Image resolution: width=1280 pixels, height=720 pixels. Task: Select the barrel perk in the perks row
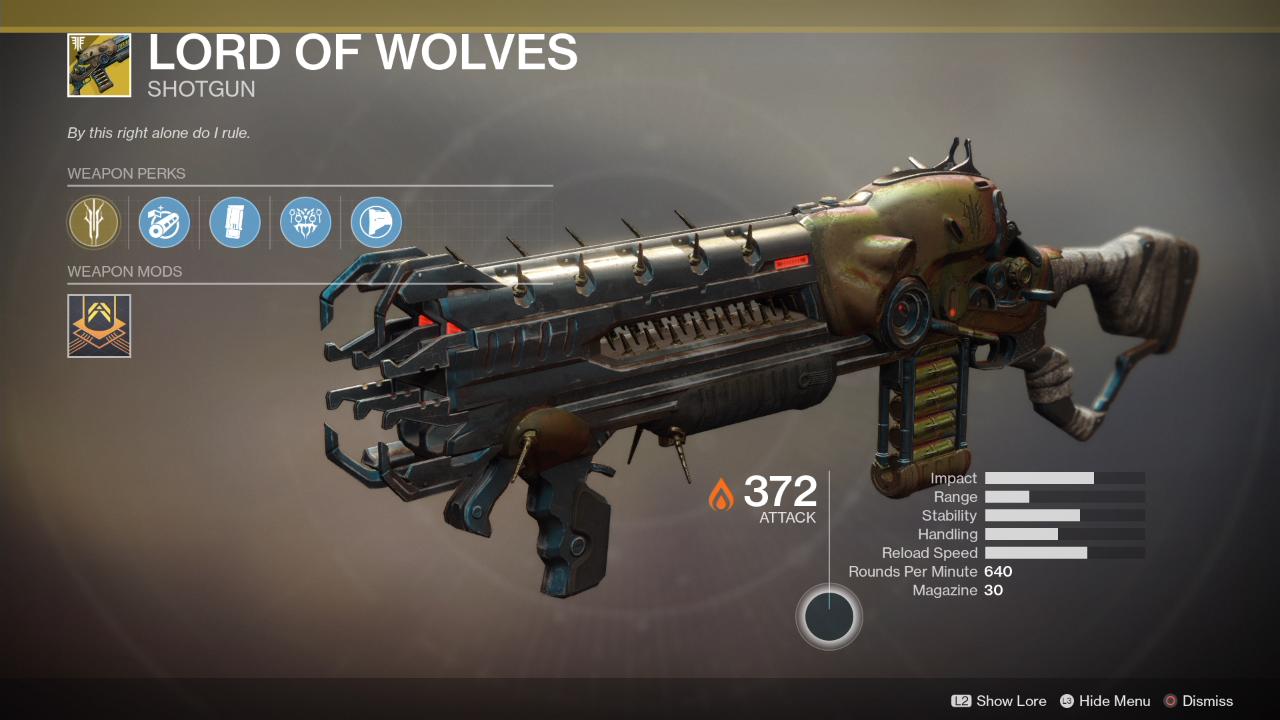click(x=164, y=222)
